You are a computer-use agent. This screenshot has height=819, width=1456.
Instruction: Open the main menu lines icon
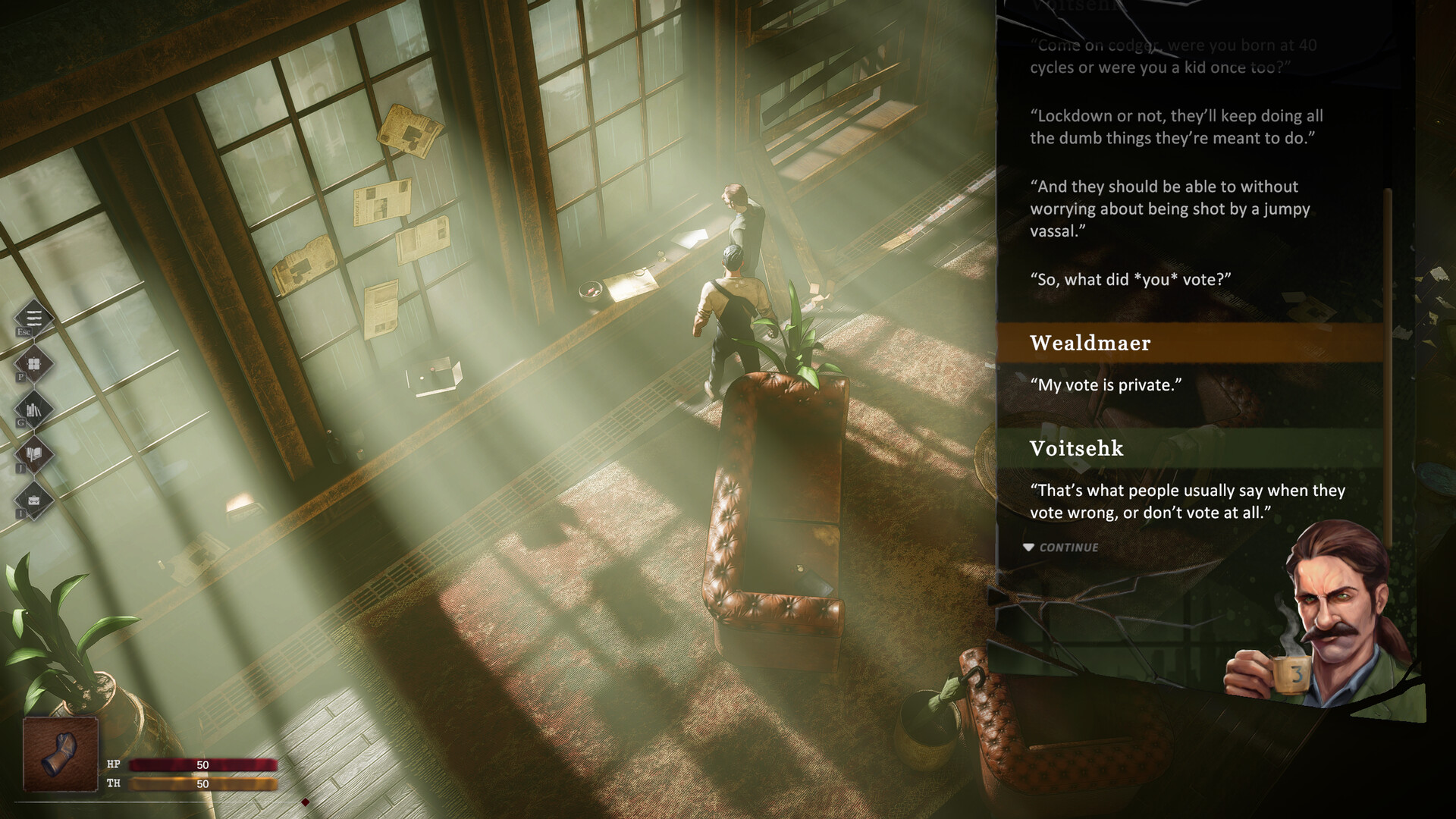click(34, 317)
